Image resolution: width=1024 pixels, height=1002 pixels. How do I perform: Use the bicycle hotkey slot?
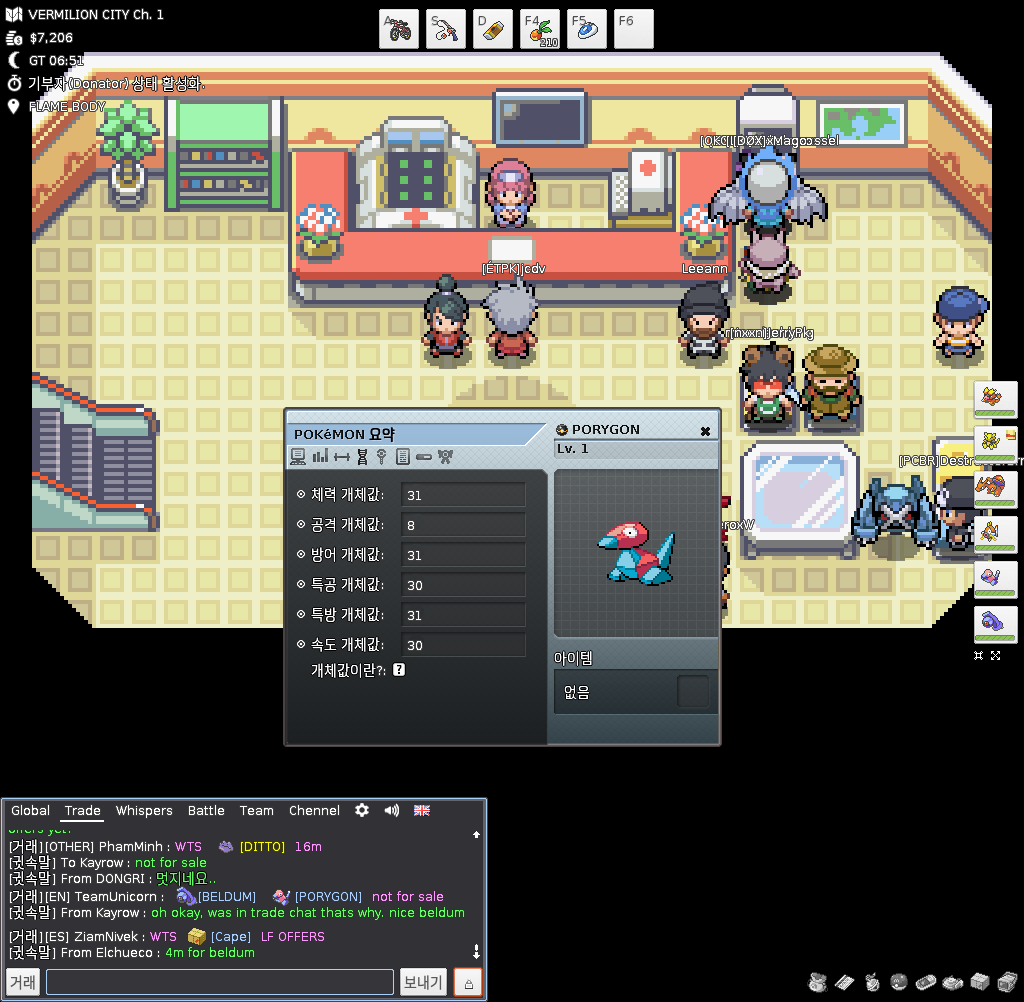tap(399, 29)
